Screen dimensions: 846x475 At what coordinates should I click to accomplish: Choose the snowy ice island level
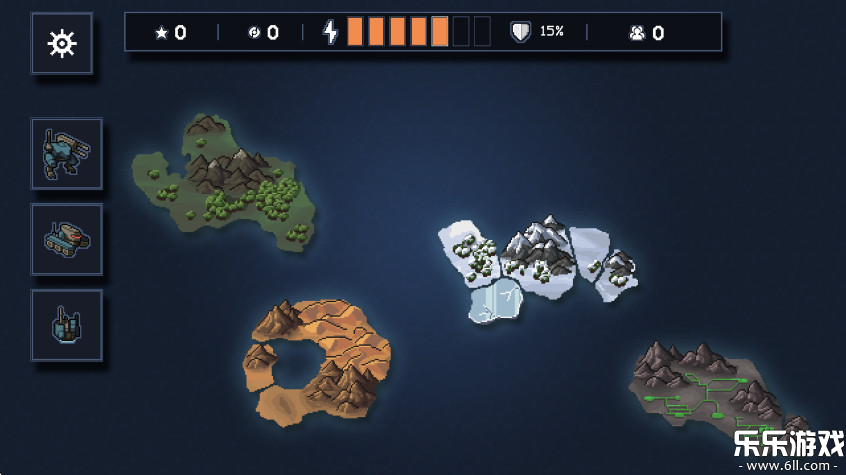[535, 262]
